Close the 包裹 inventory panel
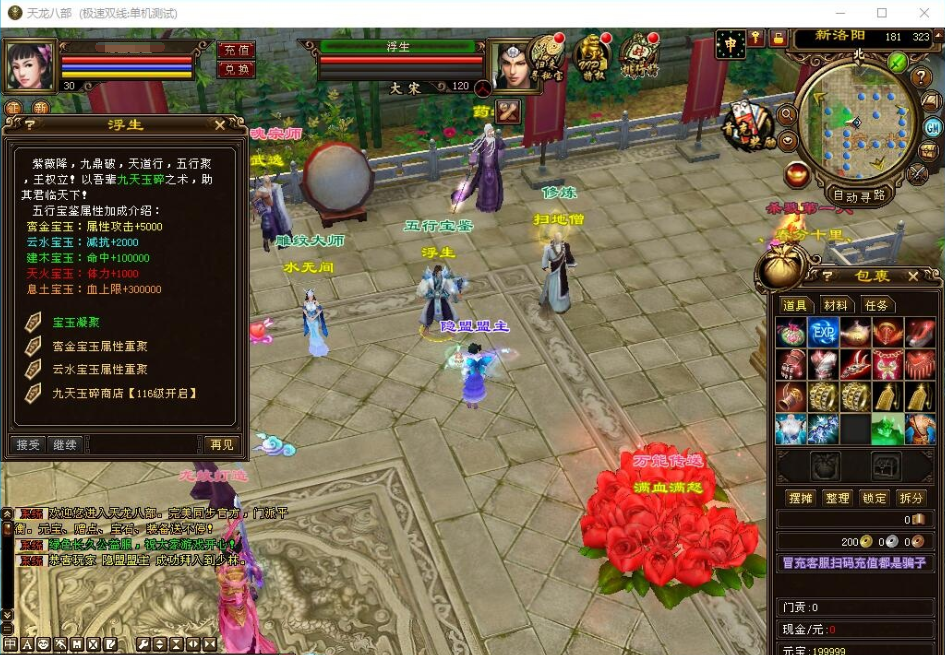Image resolution: width=945 pixels, height=655 pixels. pos(913,276)
